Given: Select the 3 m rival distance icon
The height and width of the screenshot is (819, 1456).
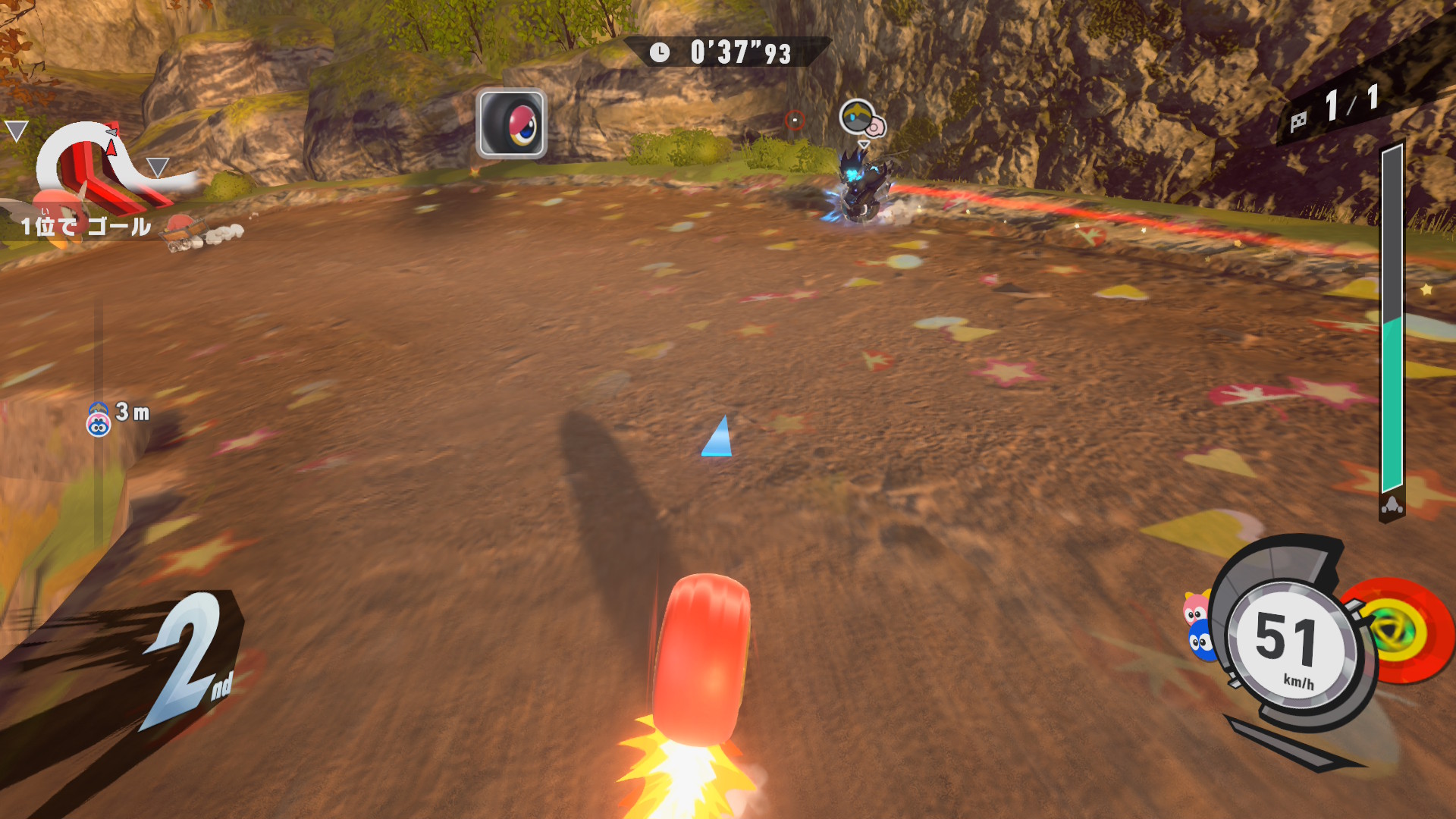Looking at the screenshot, I should 98,419.
